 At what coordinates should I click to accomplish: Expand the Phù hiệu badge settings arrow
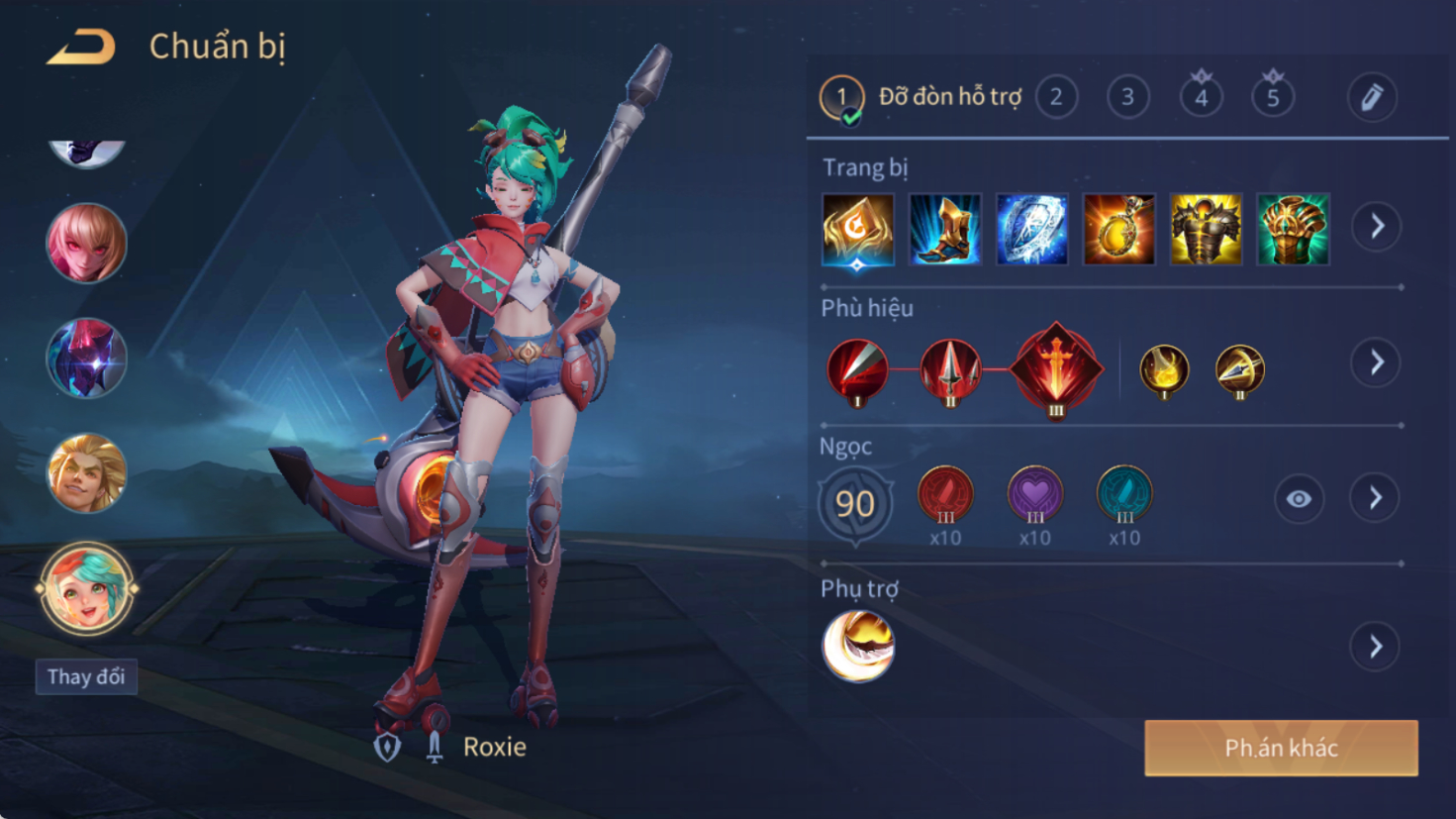point(1377,362)
